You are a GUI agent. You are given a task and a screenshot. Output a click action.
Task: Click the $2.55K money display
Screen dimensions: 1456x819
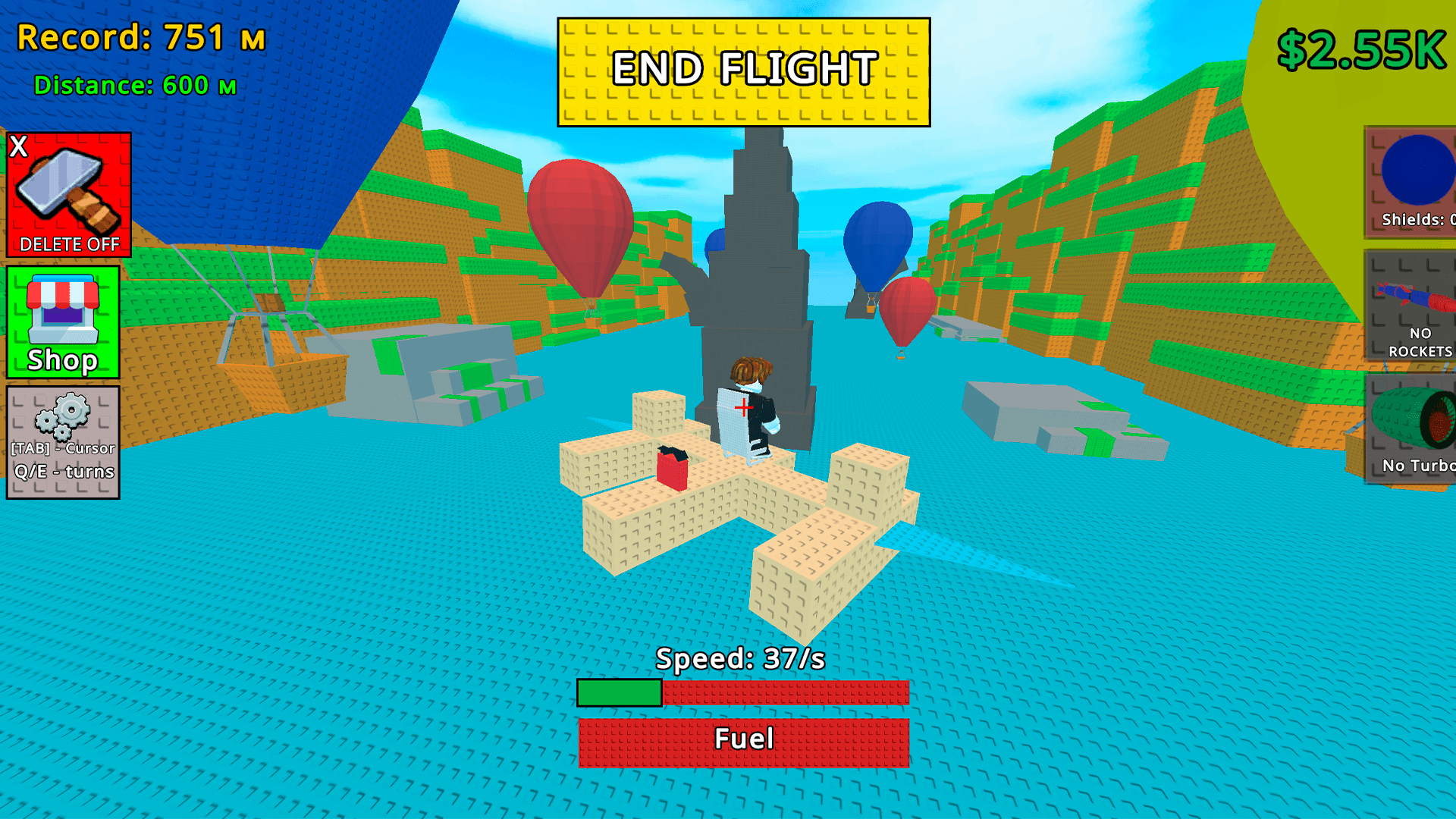[x=1361, y=49]
